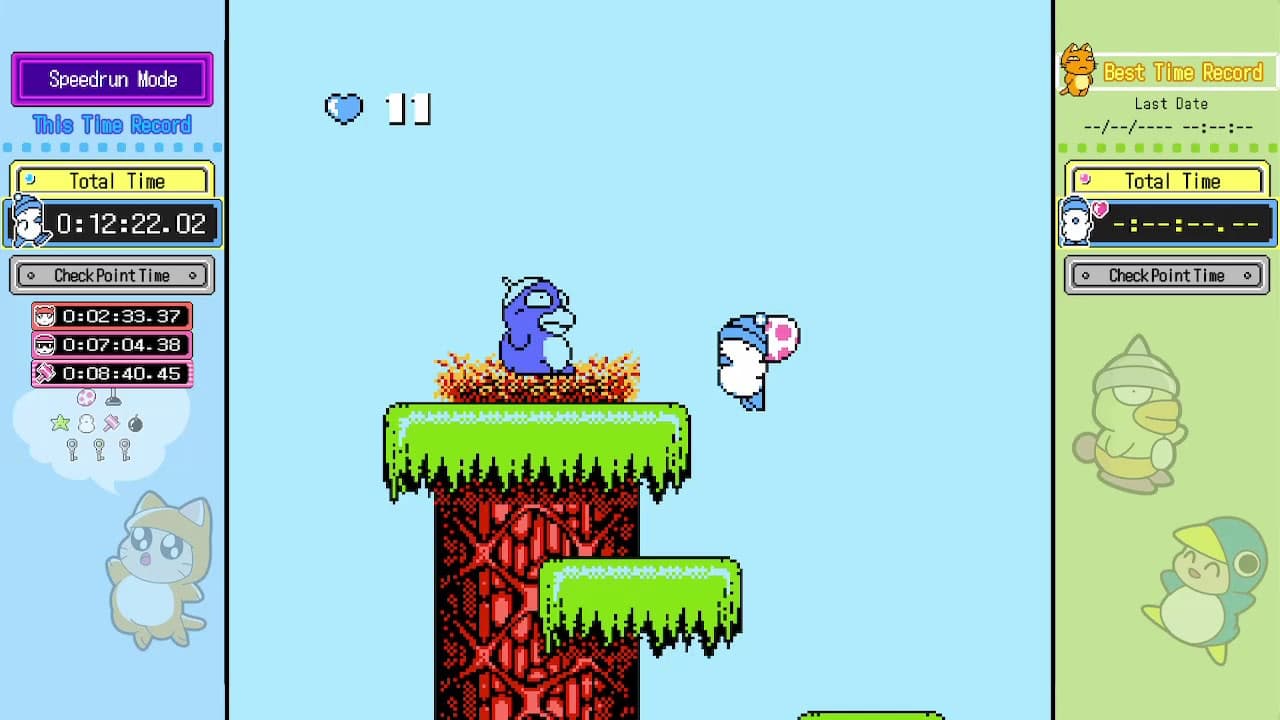This screenshot has height=720, width=1280.
Task: Switch to Speedrun Mode
Action: [x=111, y=80]
